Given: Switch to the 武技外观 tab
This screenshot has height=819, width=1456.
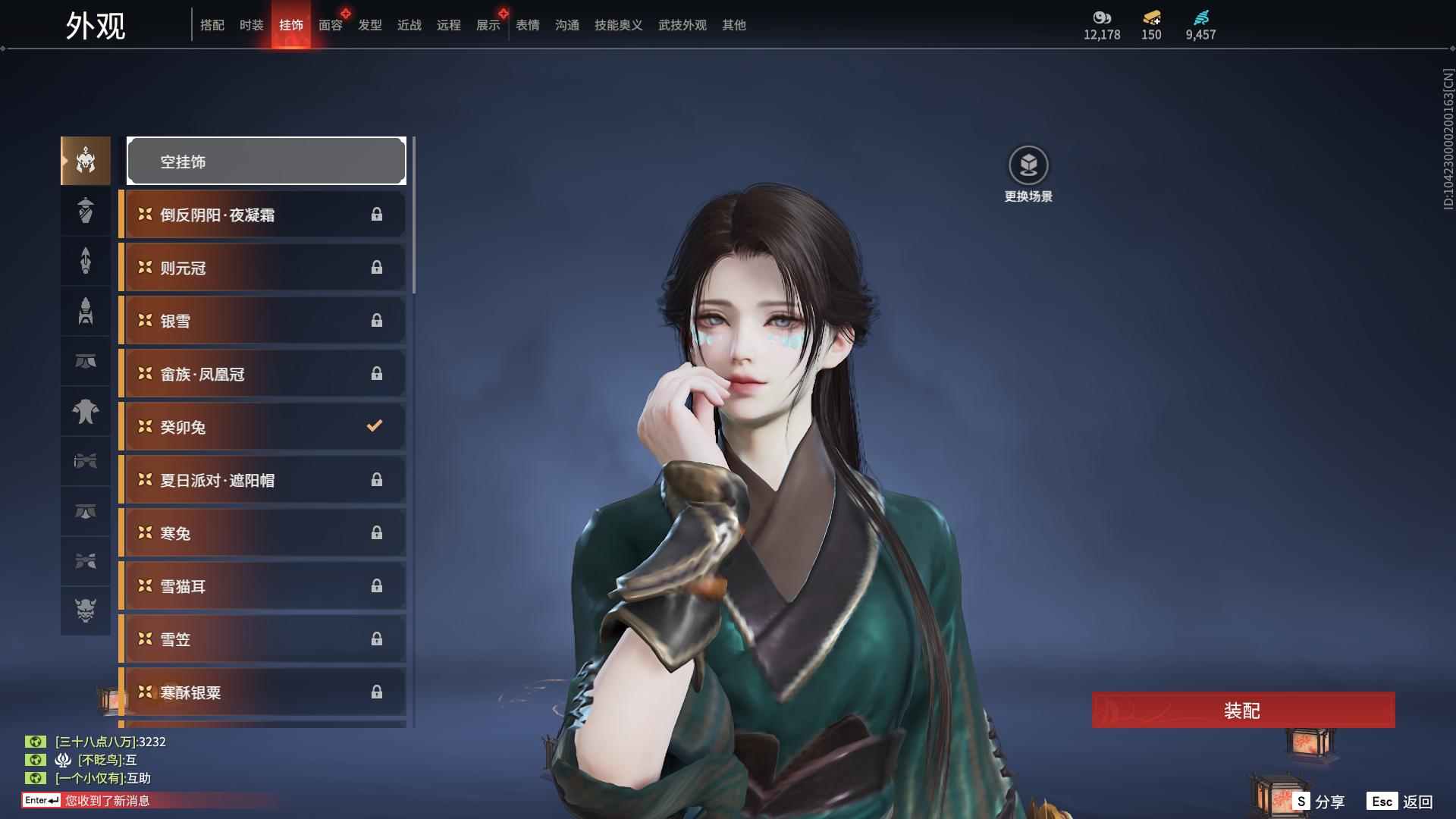Looking at the screenshot, I should [x=680, y=24].
